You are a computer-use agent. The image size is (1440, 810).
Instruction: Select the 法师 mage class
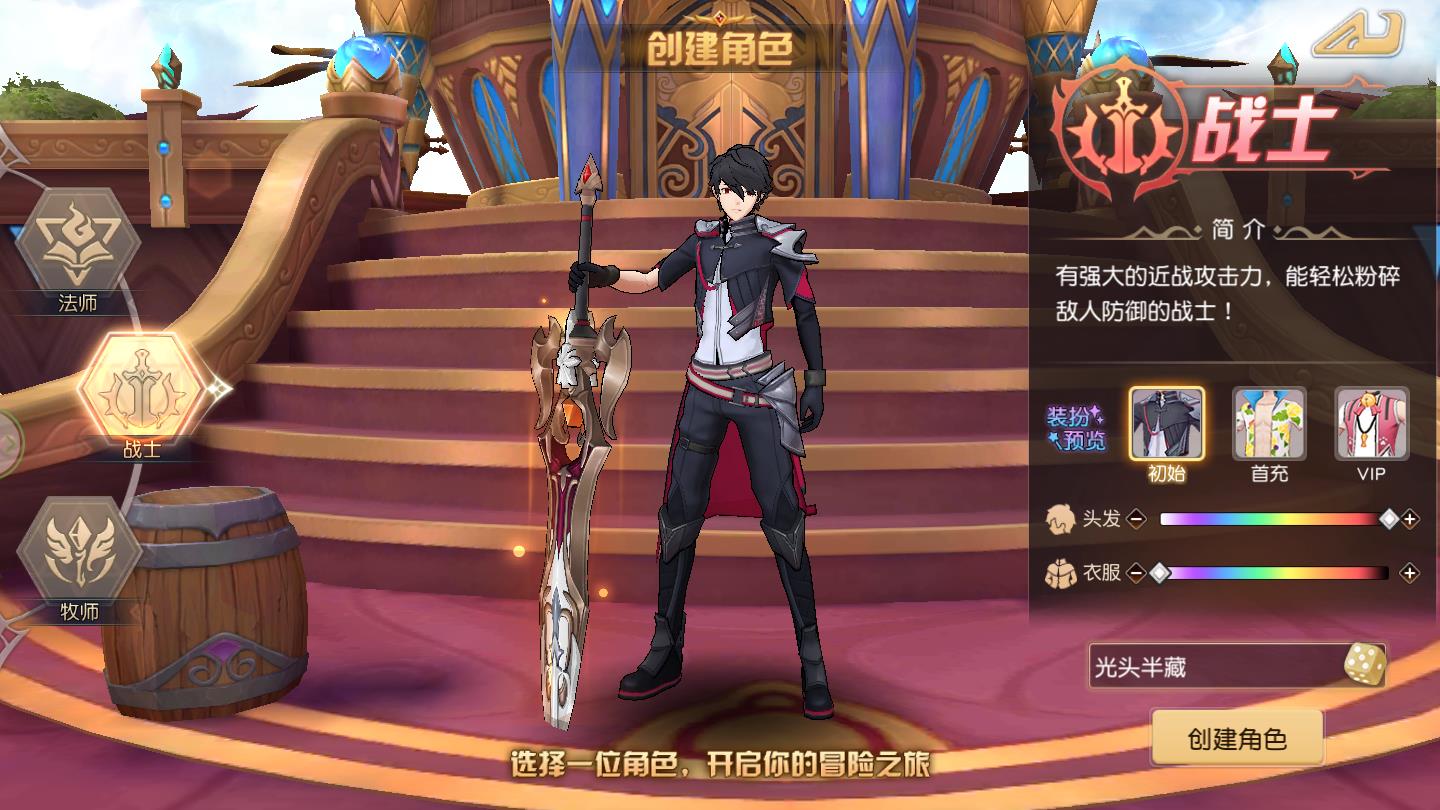click(x=78, y=243)
